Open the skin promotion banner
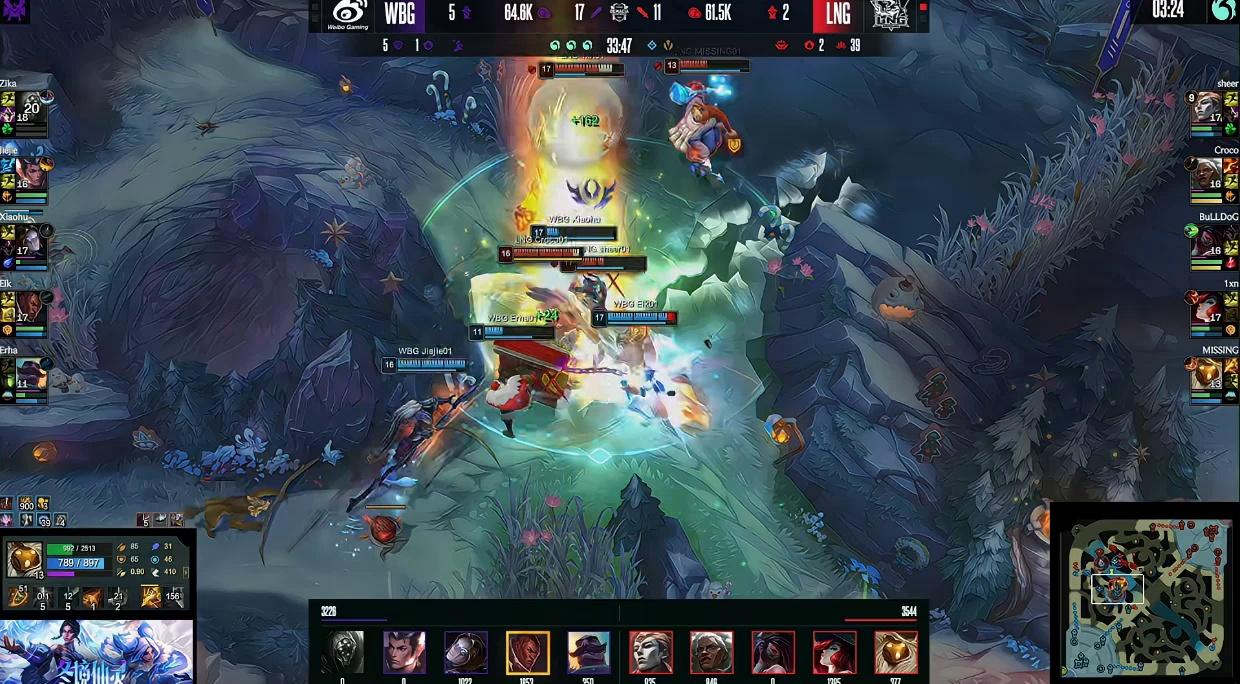This screenshot has height=684, width=1240. (97, 652)
